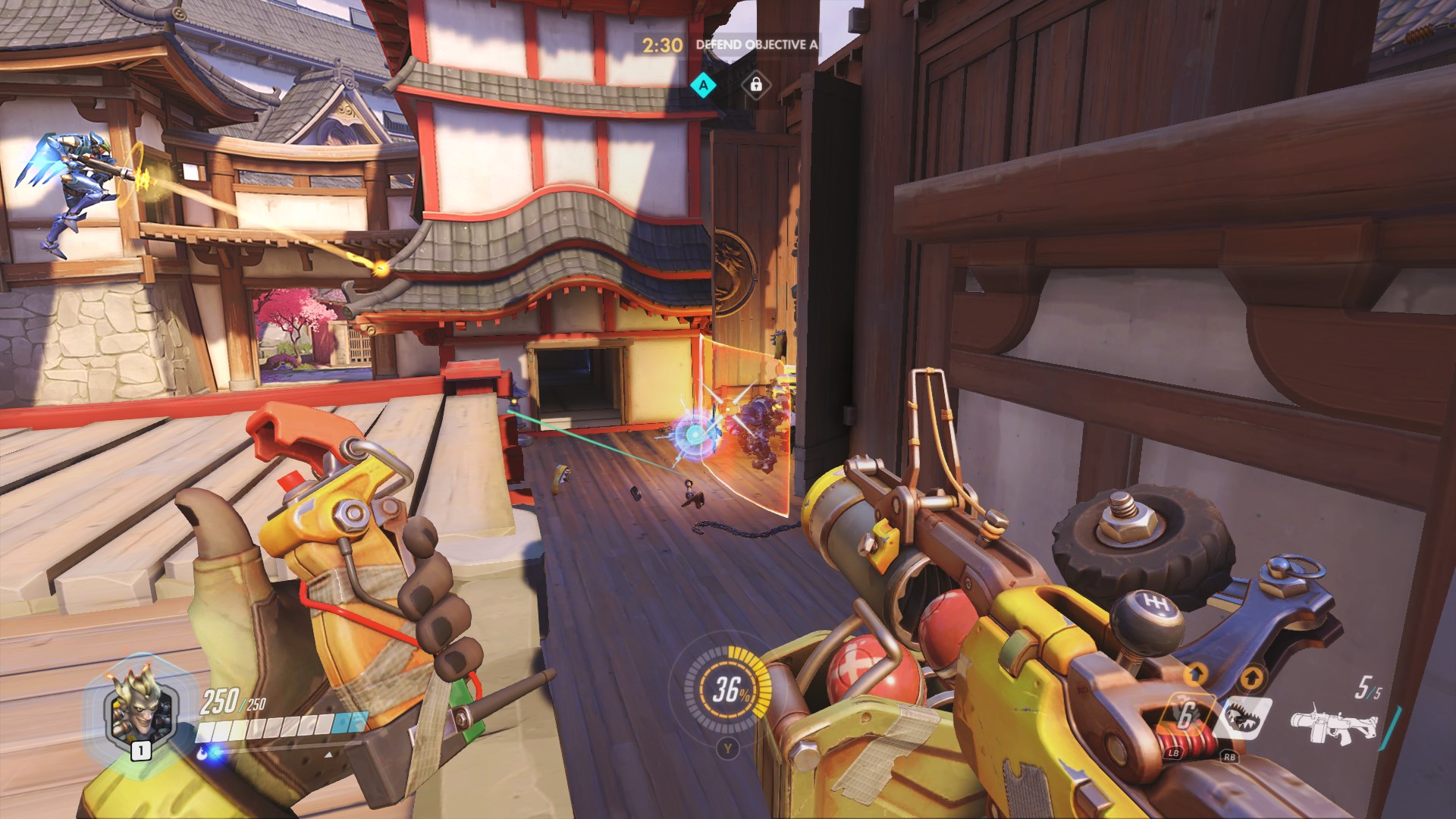The image size is (1456, 819).
Task: Click the blue flame icon under the health bar
Action: coord(202,754)
